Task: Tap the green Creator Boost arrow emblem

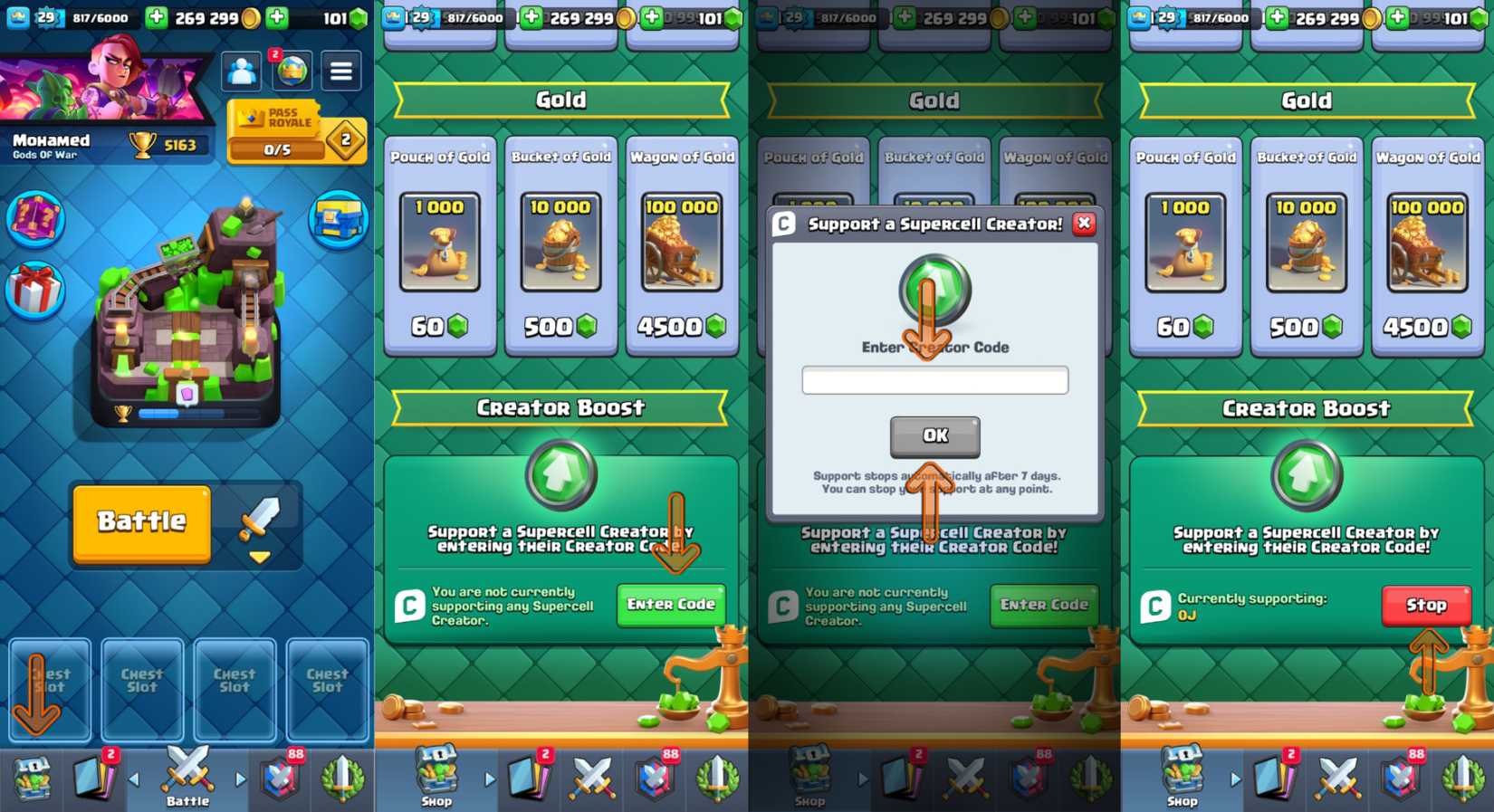Action: click(x=560, y=473)
